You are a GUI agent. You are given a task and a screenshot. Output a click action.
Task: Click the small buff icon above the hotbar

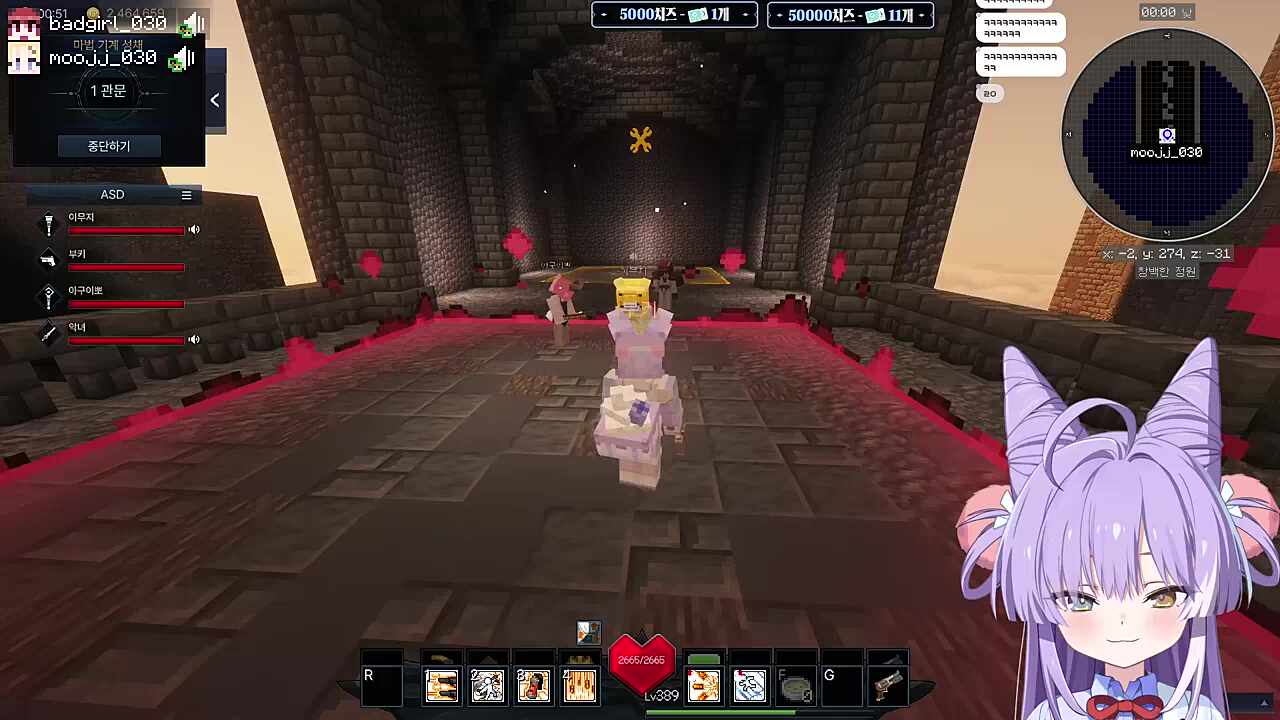pyautogui.click(x=588, y=632)
